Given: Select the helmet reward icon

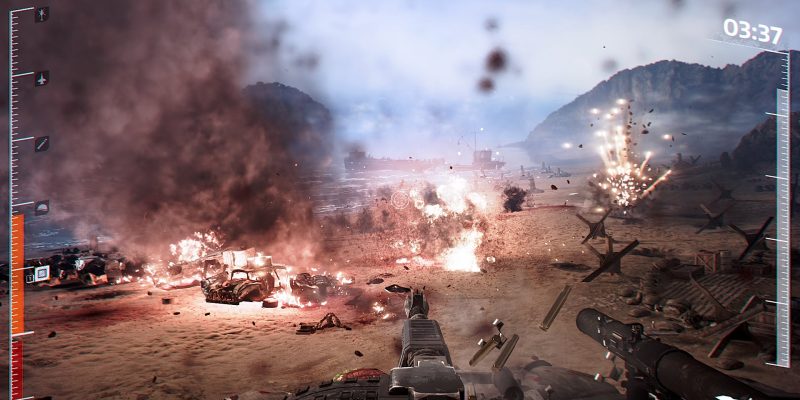Looking at the screenshot, I should tap(41, 207).
